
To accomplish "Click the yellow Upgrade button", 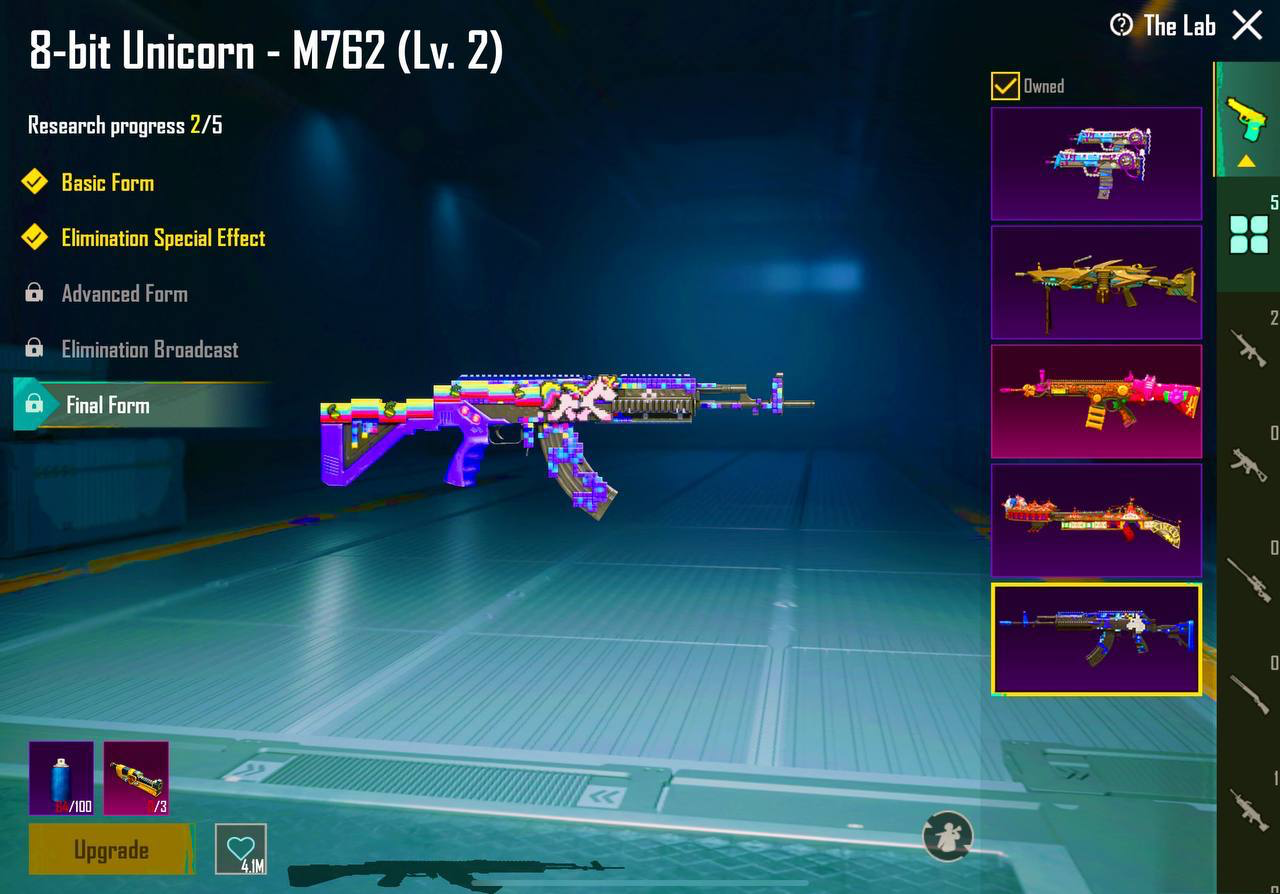I will point(111,850).
